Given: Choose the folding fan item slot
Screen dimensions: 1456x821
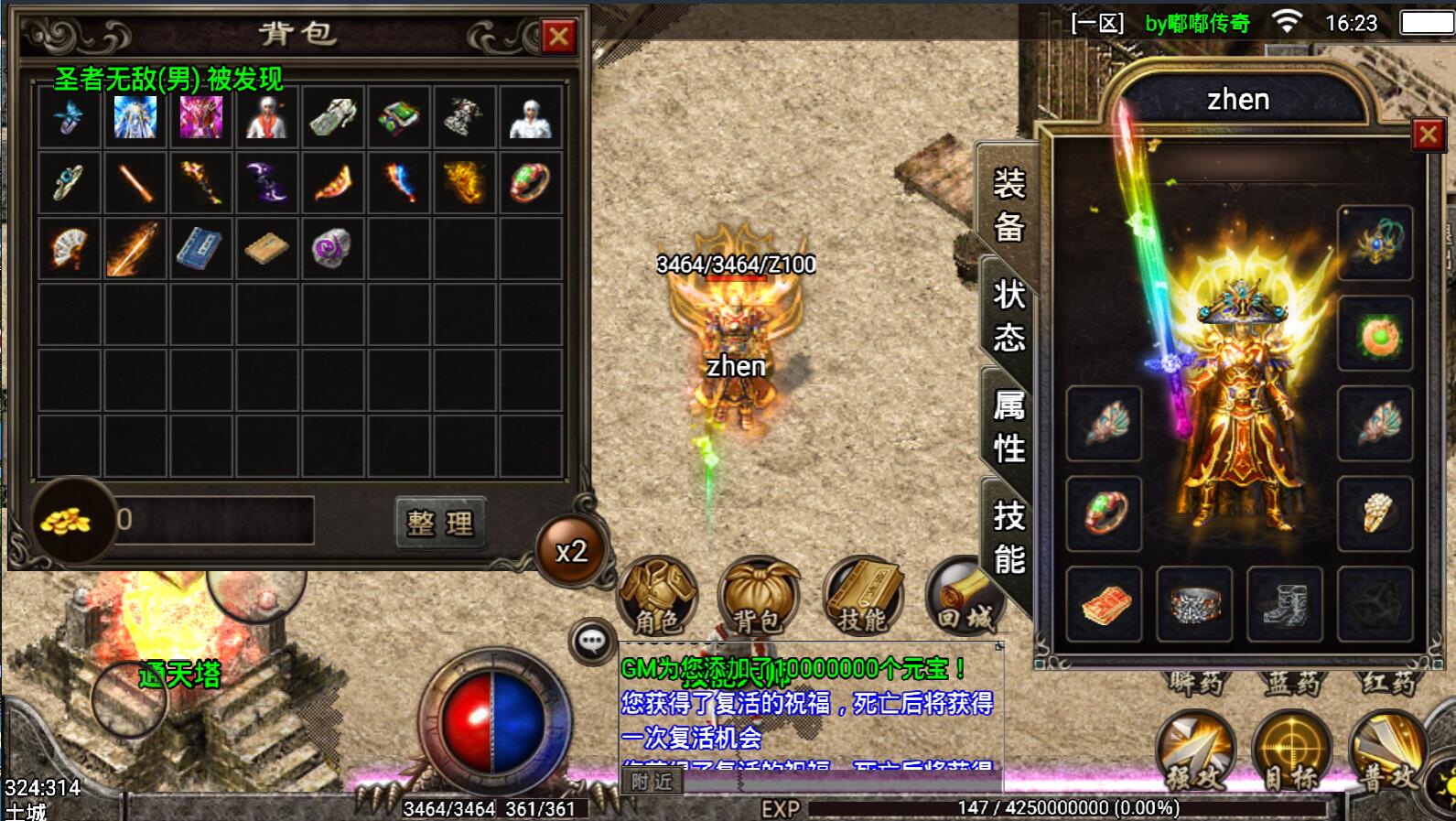Looking at the screenshot, I should click(69, 248).
